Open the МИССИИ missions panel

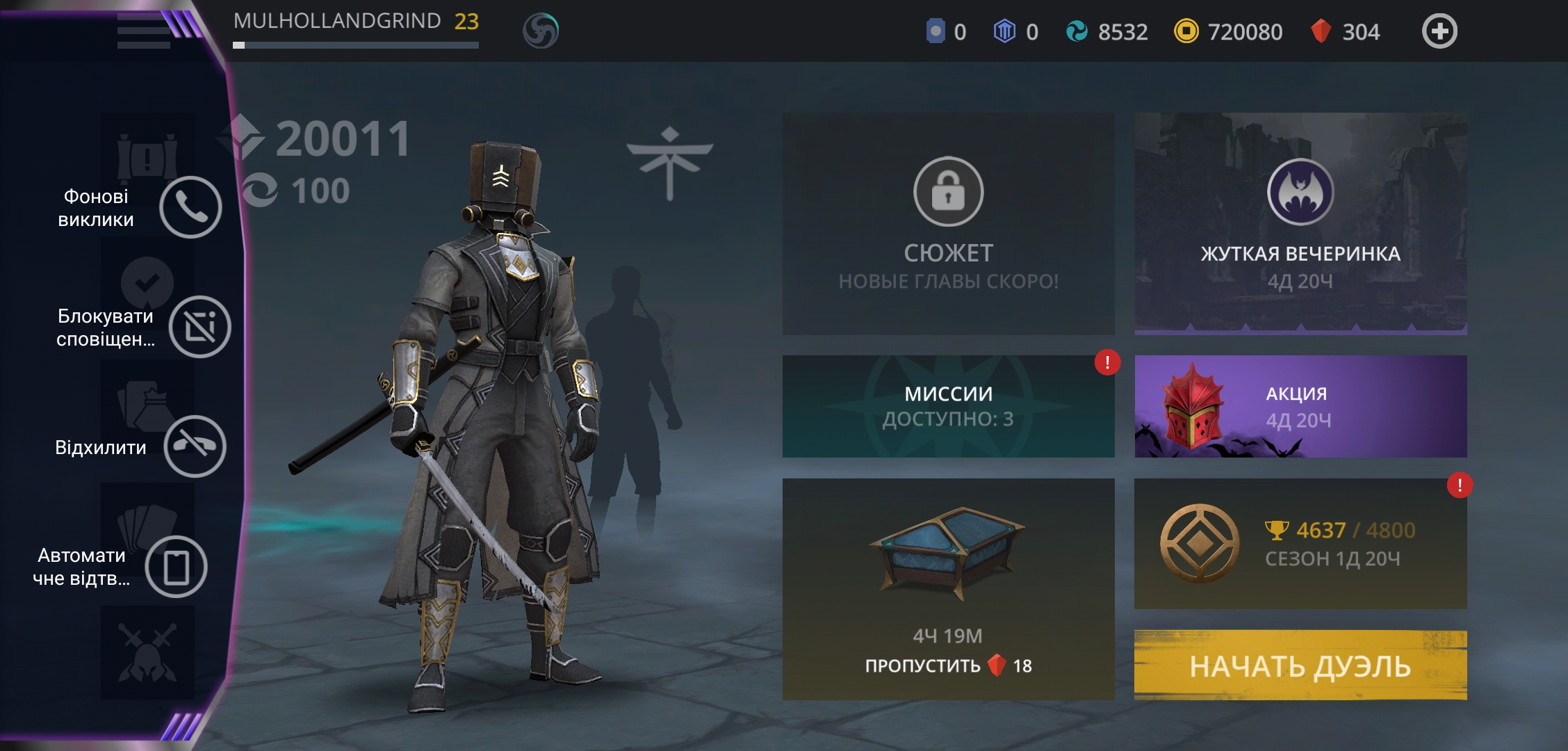pos(948,406)
